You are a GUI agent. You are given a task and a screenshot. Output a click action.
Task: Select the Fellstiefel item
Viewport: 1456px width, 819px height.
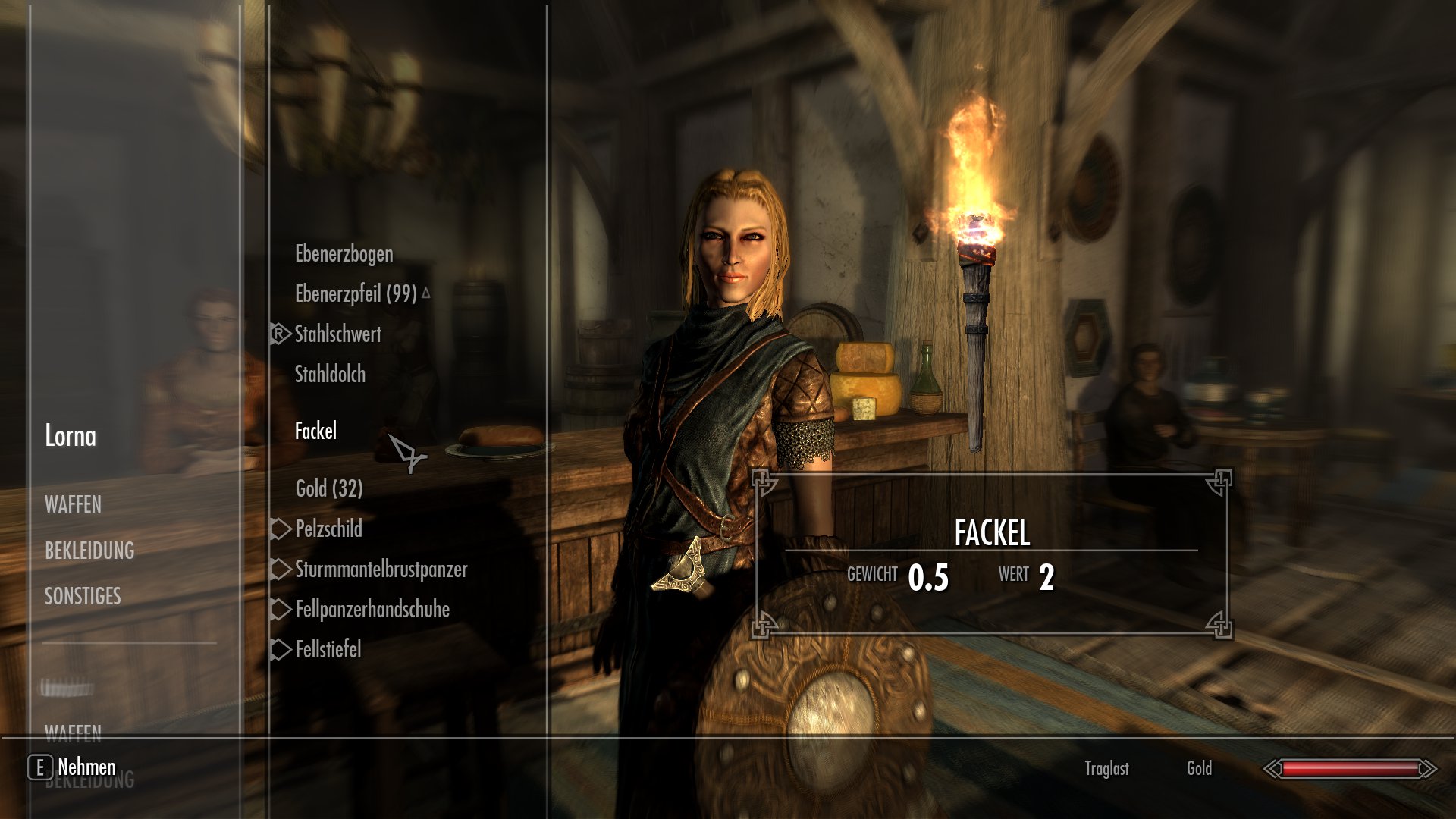[x=328, y=650]
